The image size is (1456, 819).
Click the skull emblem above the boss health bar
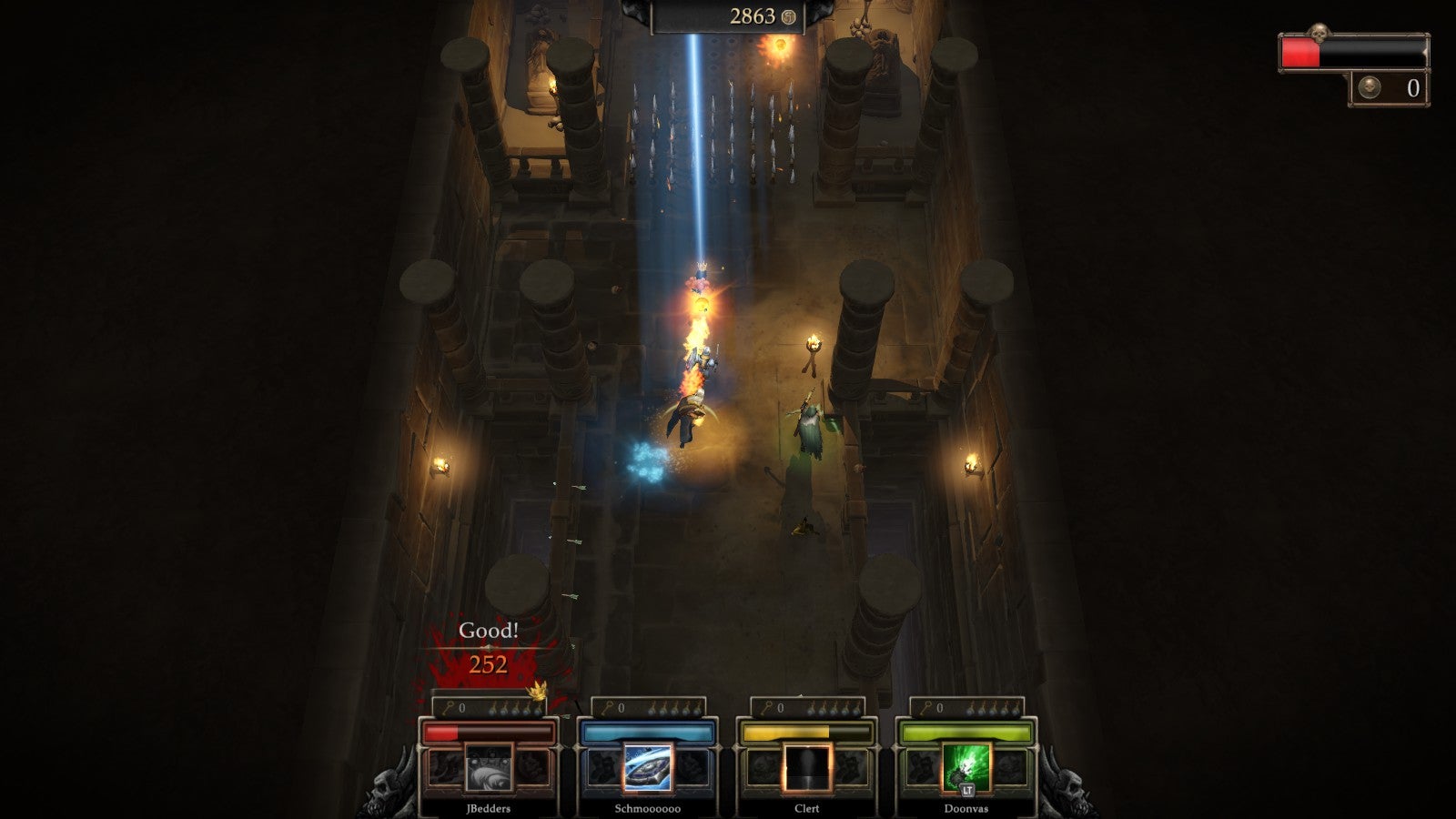1319,32
